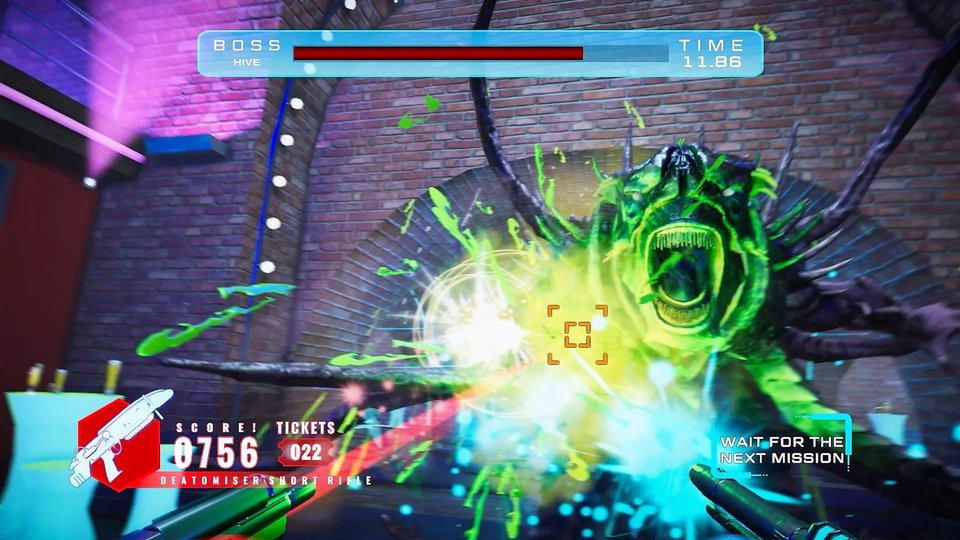Viewport: 960px width, 540px height.
Task: Click the Wait for the Next Mission panel
Action: point(783,450)
